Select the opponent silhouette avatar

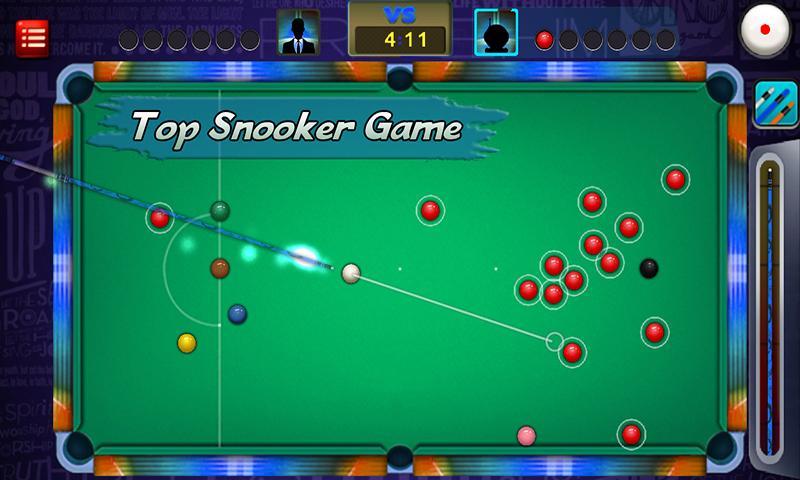pos(495,32)
